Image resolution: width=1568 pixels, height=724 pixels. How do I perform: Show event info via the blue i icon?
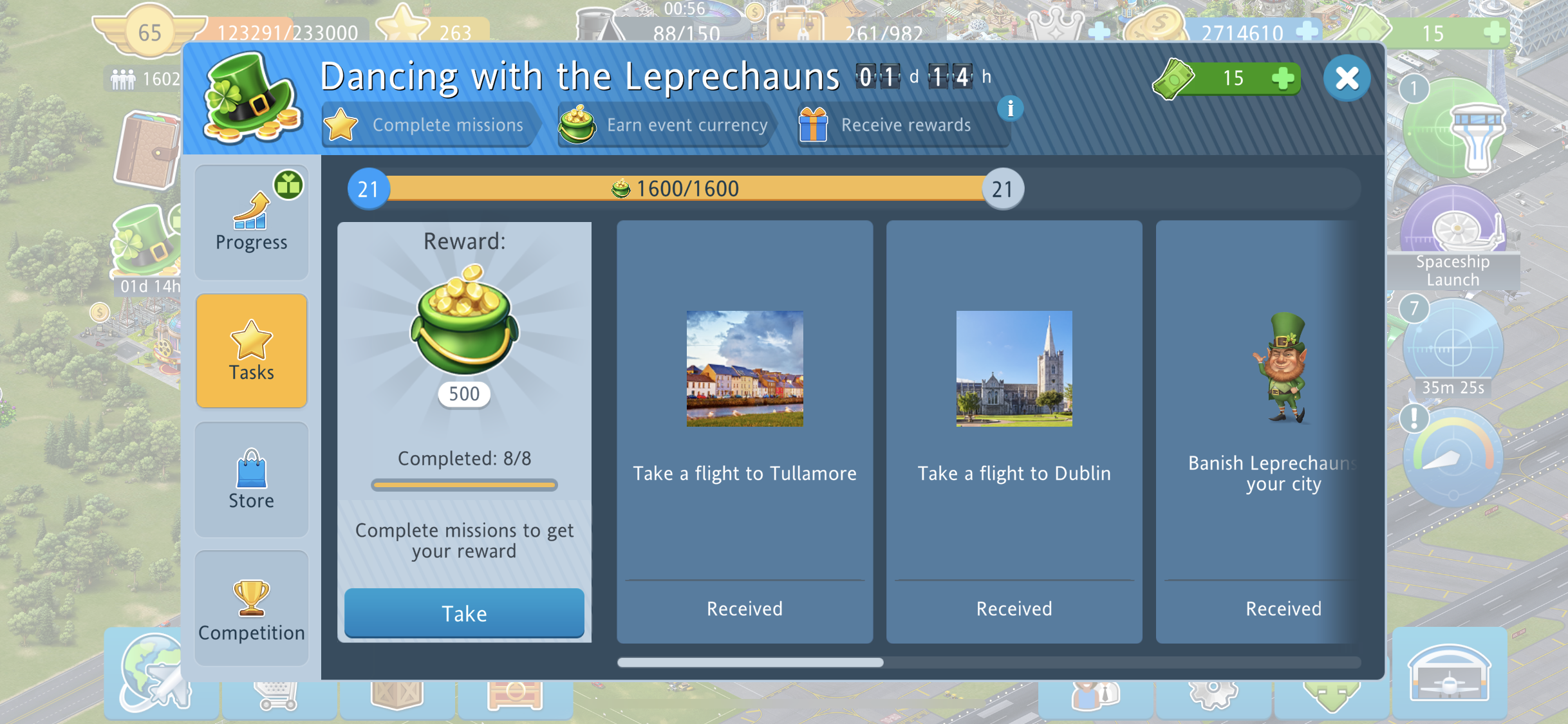pyautogui.click(x=1010, y=109)
